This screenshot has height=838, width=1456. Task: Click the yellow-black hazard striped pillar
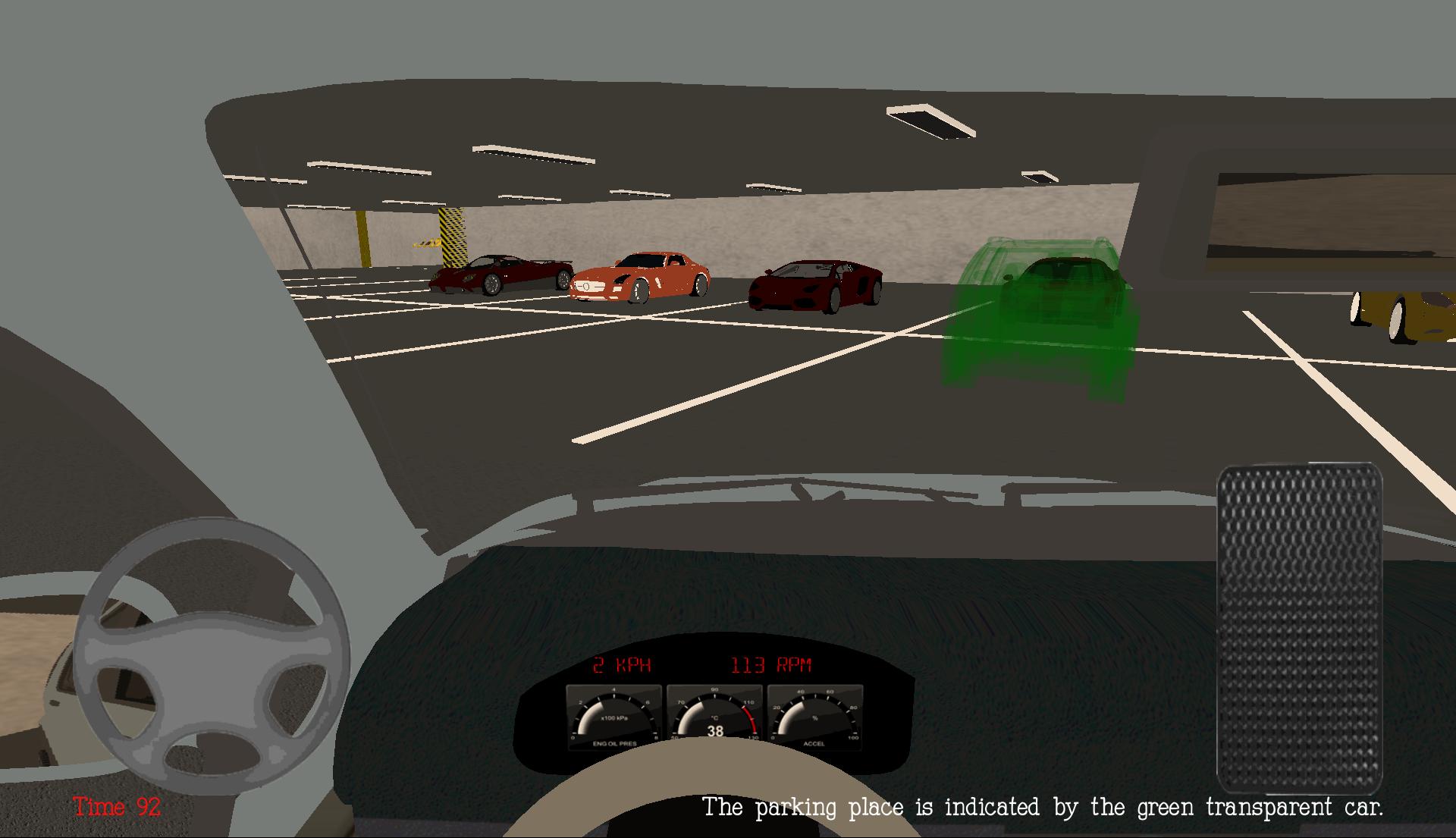pos(453,235)
